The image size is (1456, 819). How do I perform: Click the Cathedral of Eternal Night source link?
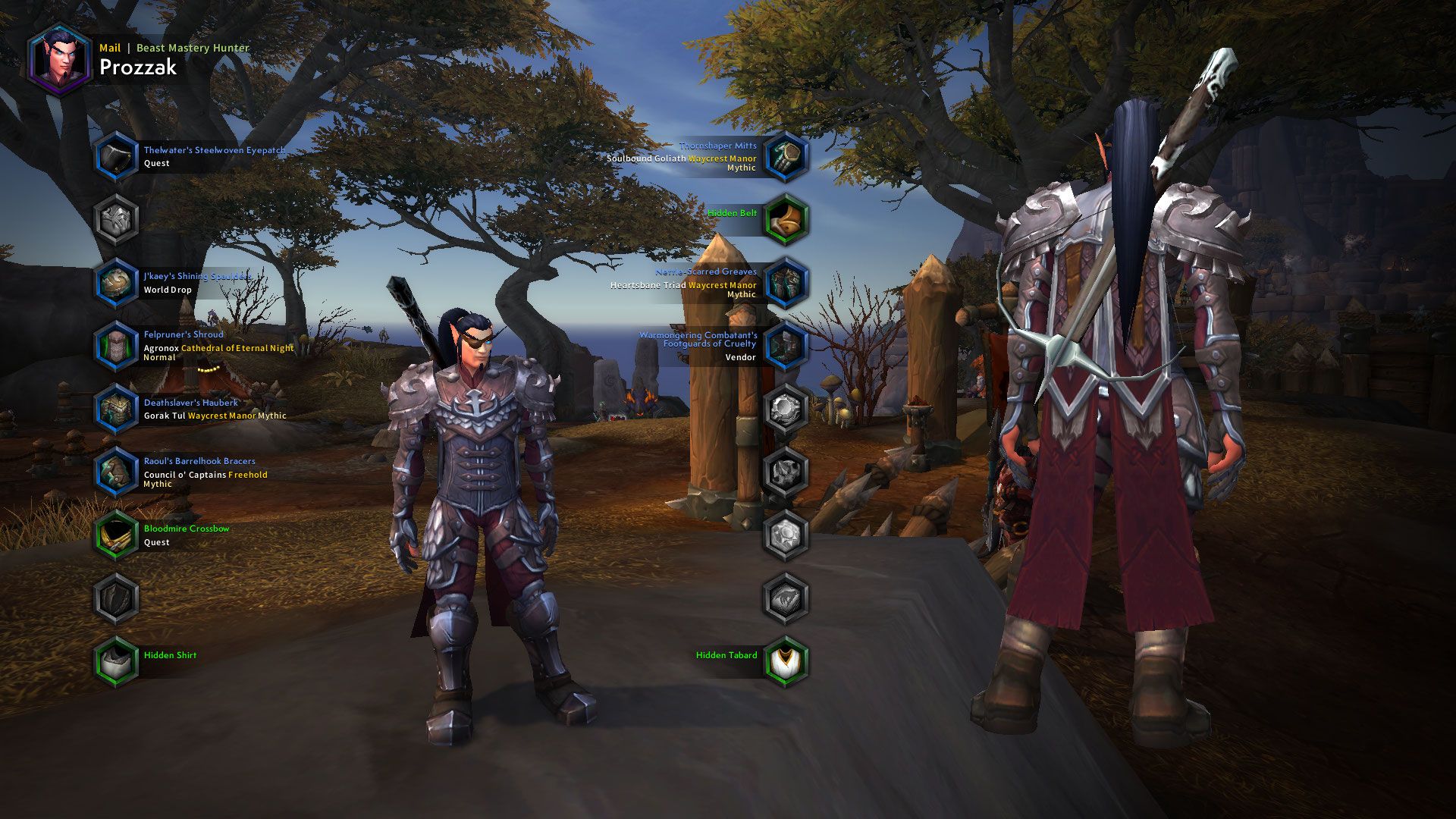[237, 347]
